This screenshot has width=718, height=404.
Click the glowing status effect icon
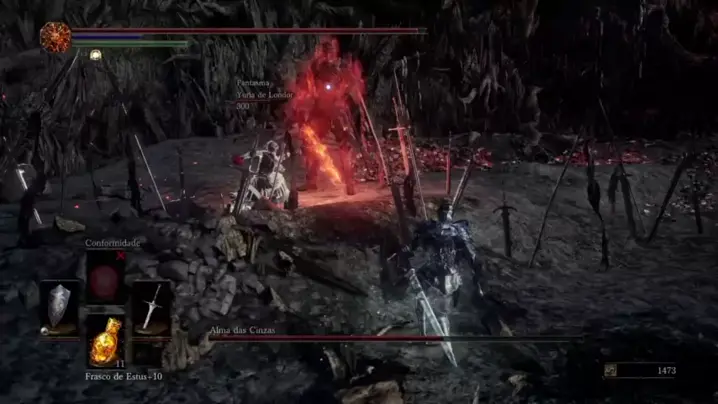[95, 55]
